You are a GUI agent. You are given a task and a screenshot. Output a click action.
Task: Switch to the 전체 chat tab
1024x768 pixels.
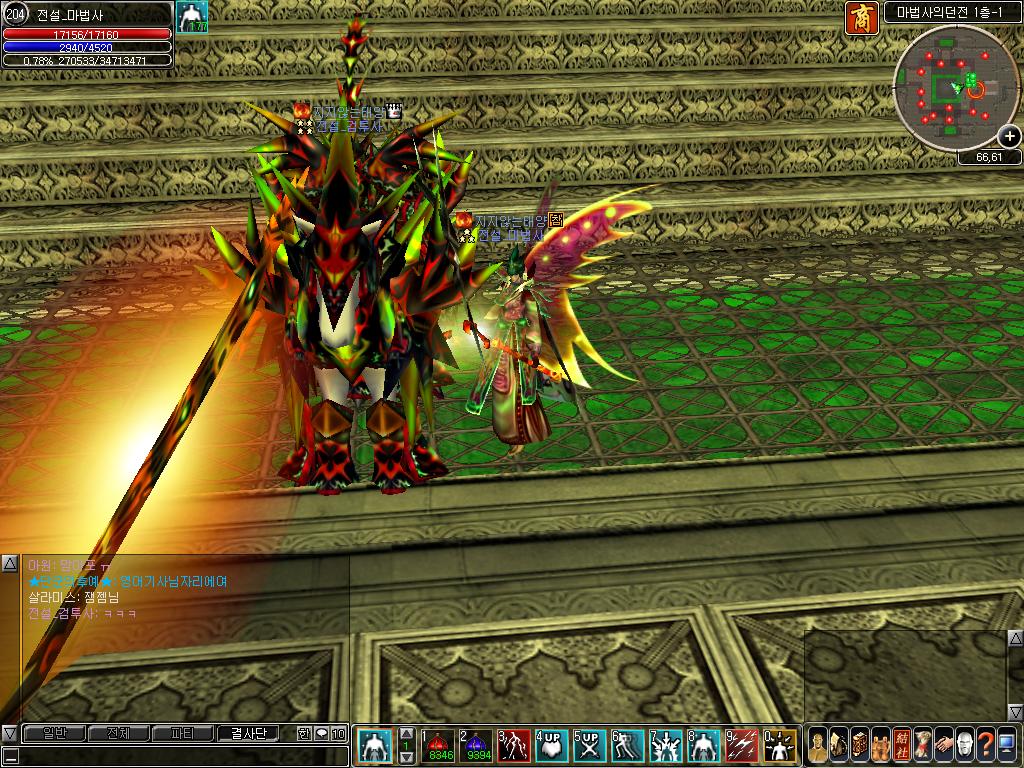point(119,734)
